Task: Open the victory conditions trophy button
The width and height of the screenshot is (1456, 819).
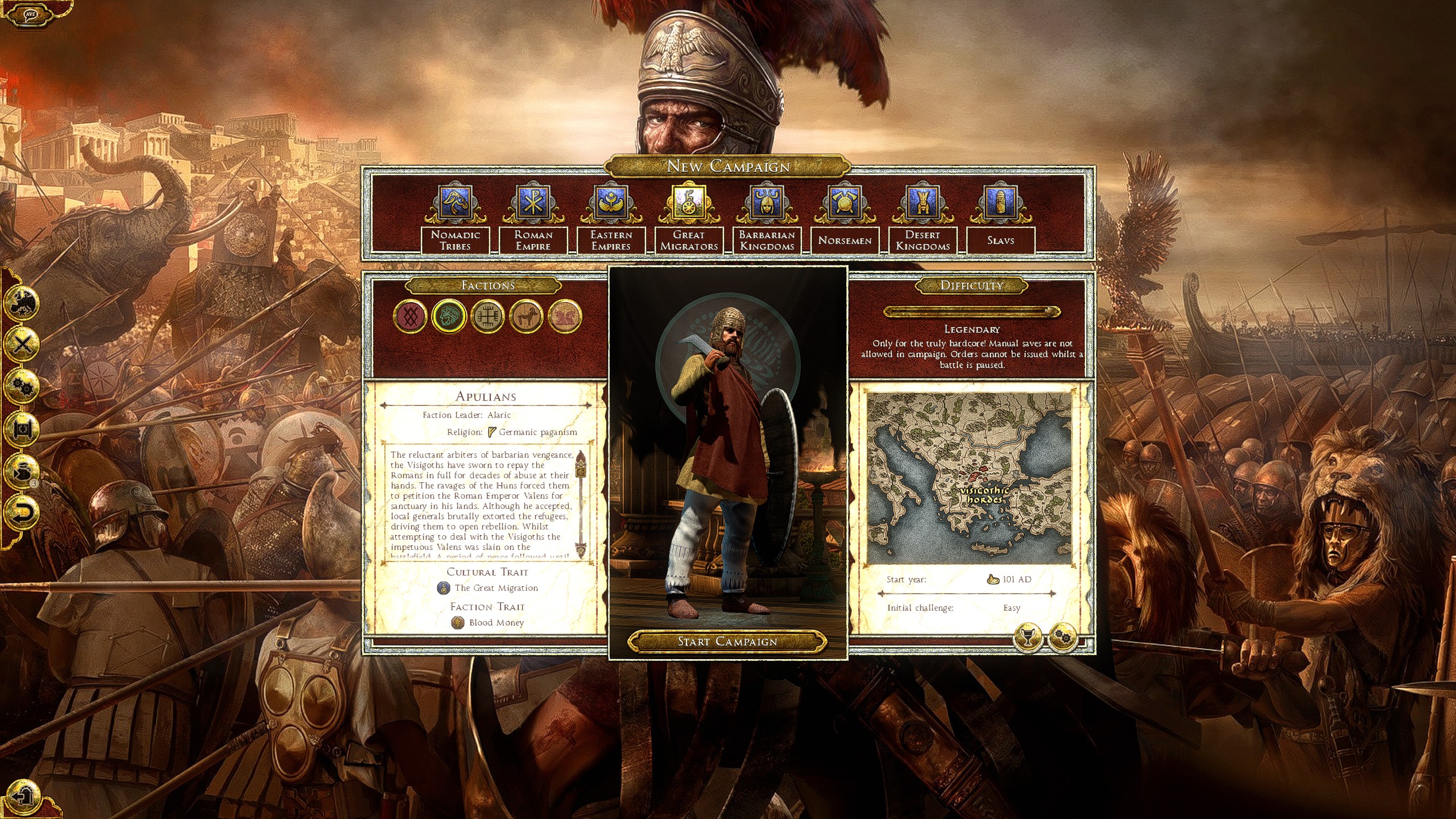Action: coord(1027,638)
